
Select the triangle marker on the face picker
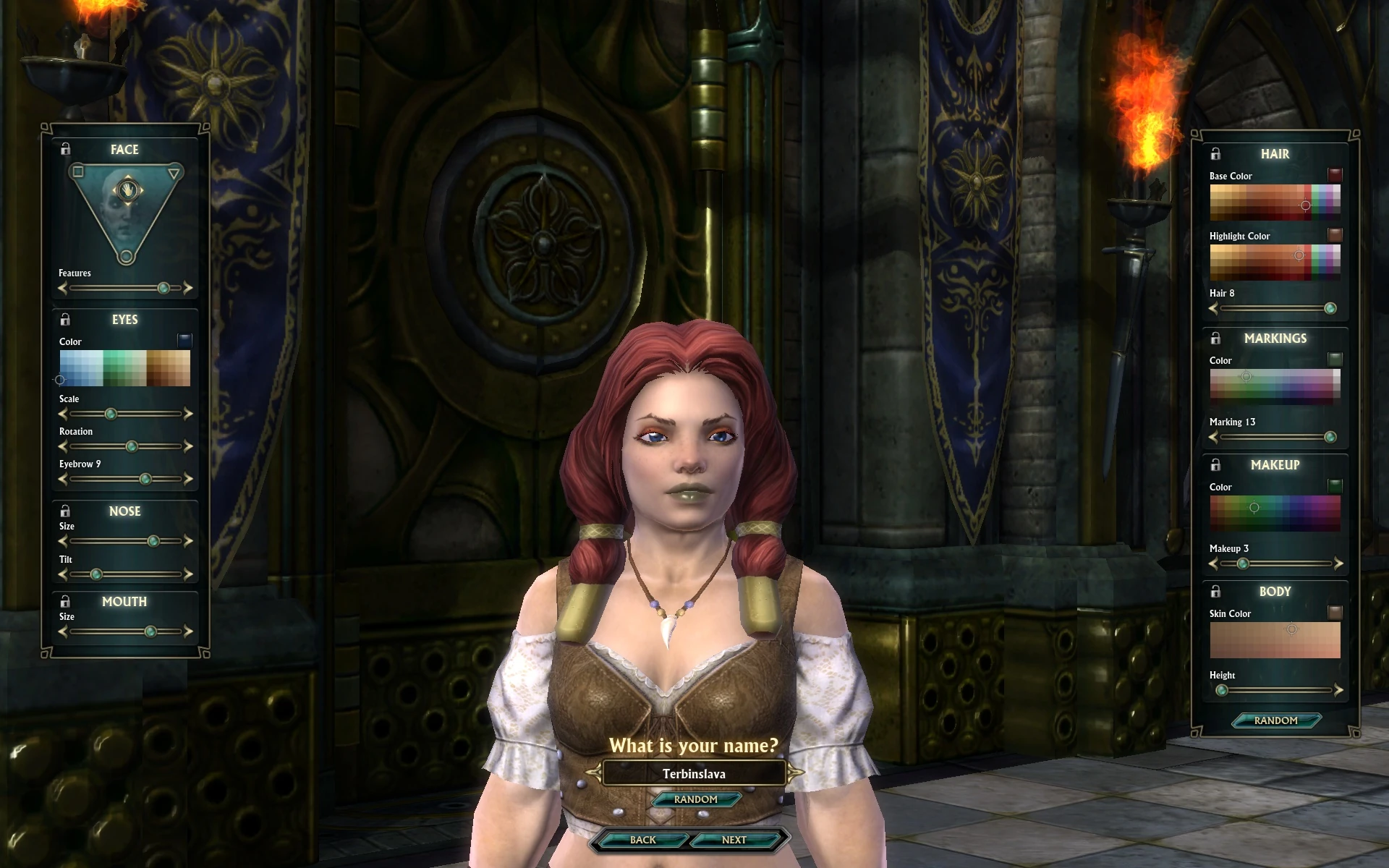[173, 174]
